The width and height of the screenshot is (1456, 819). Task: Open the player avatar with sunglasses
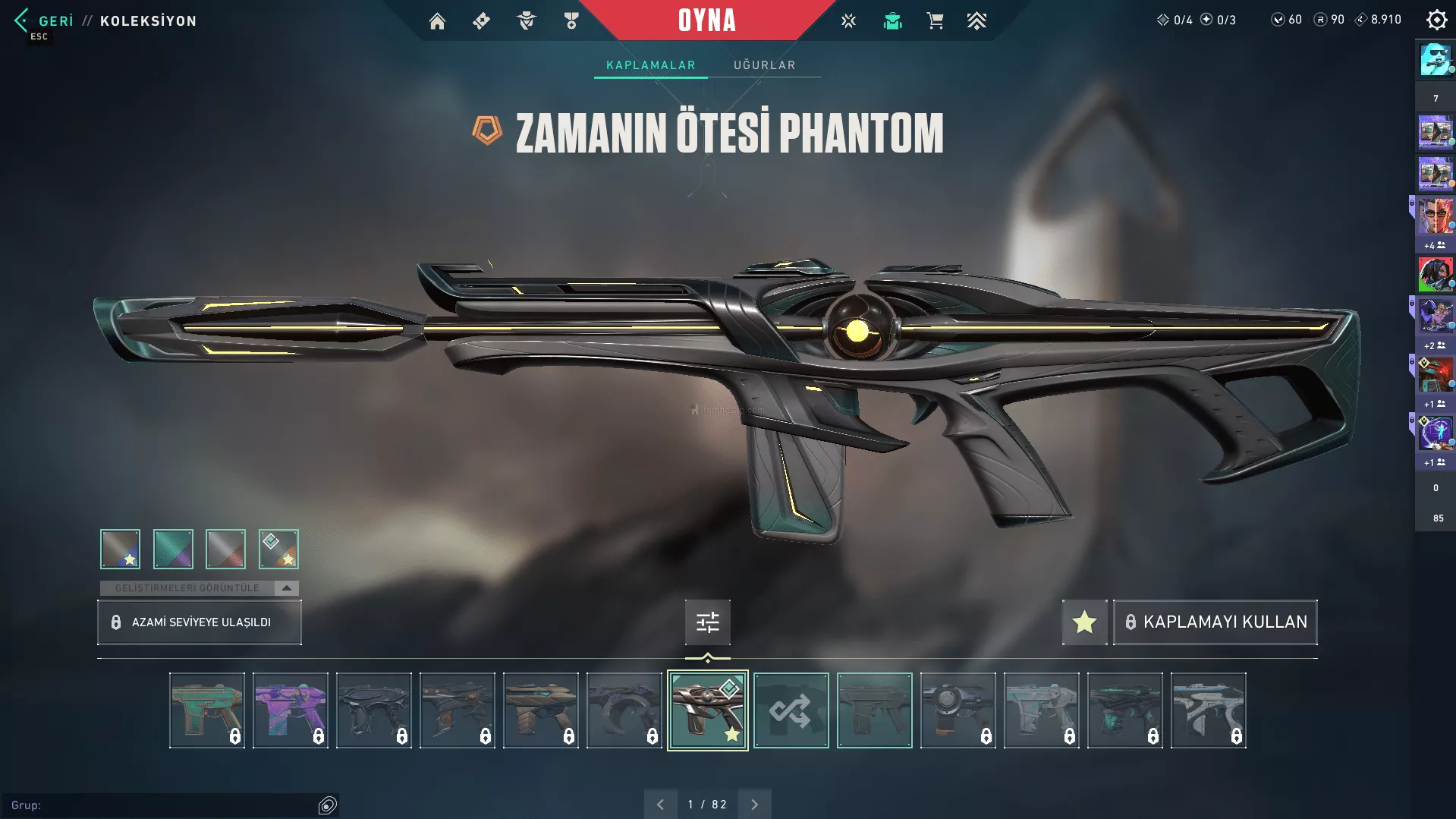1435,59
